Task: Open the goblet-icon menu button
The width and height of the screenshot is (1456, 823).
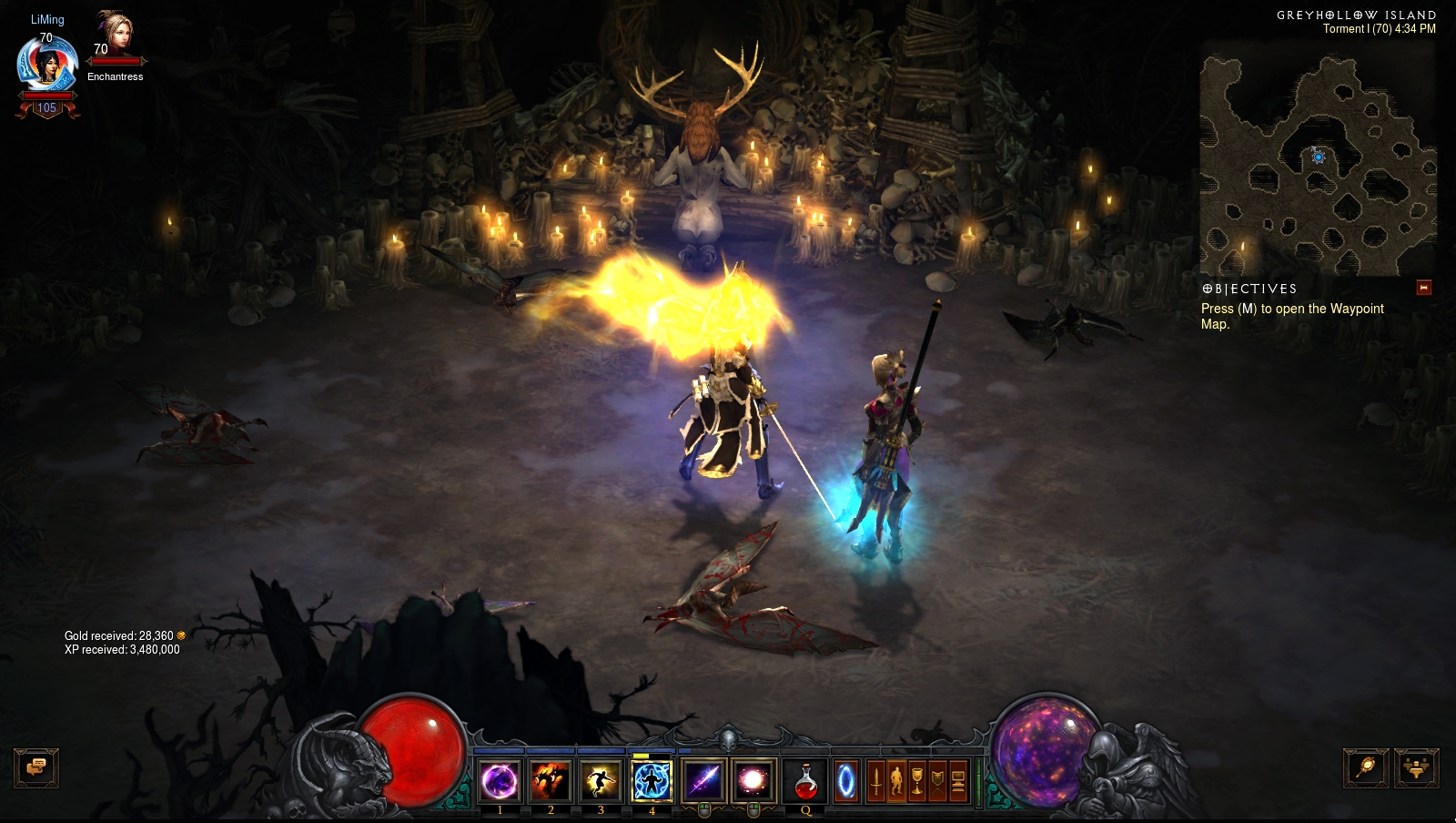Action: (x=917, y=781)
